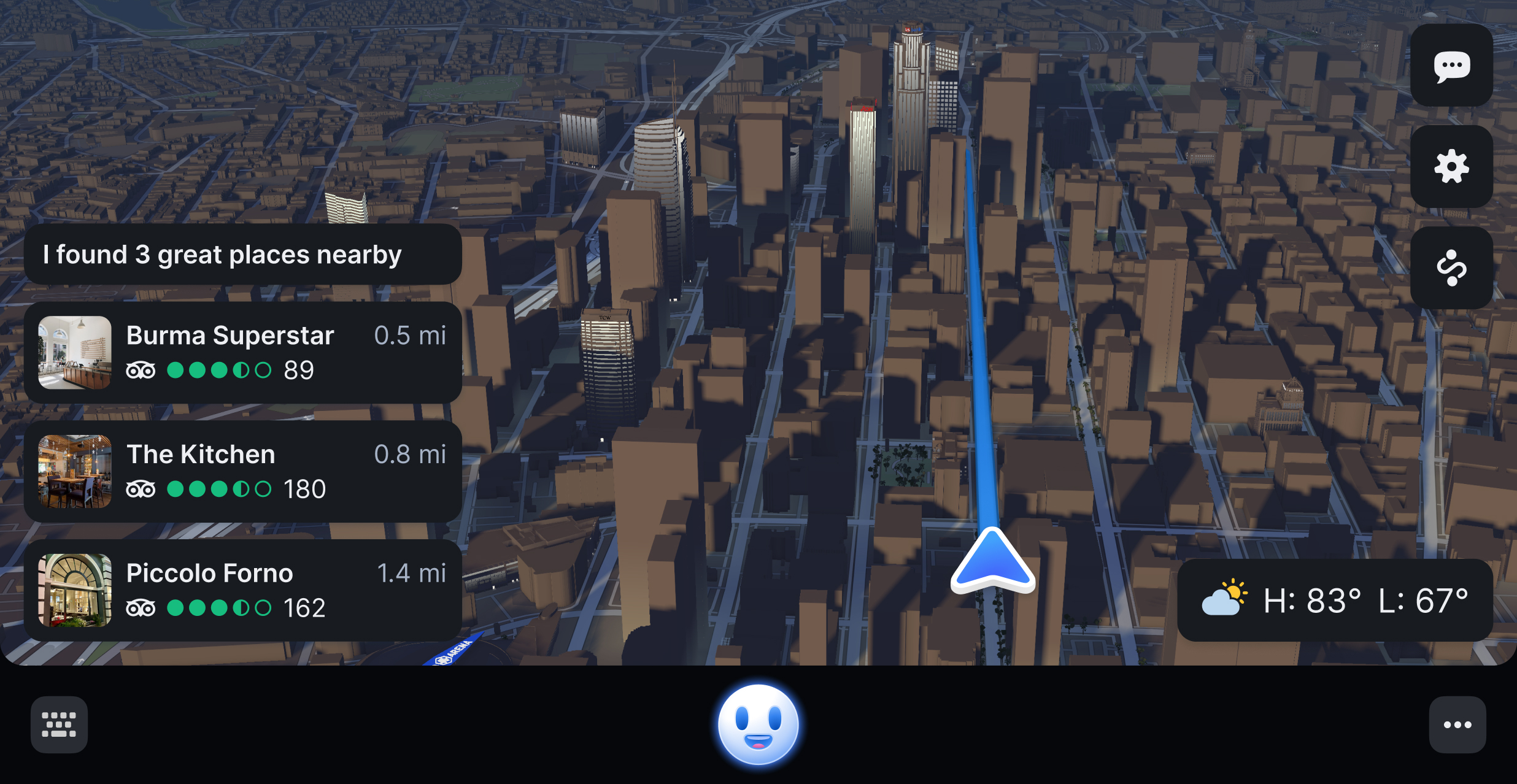Tap the star rating dots for Piccolo Forno
The image size is (1517, 784).
tap(219, 607)
